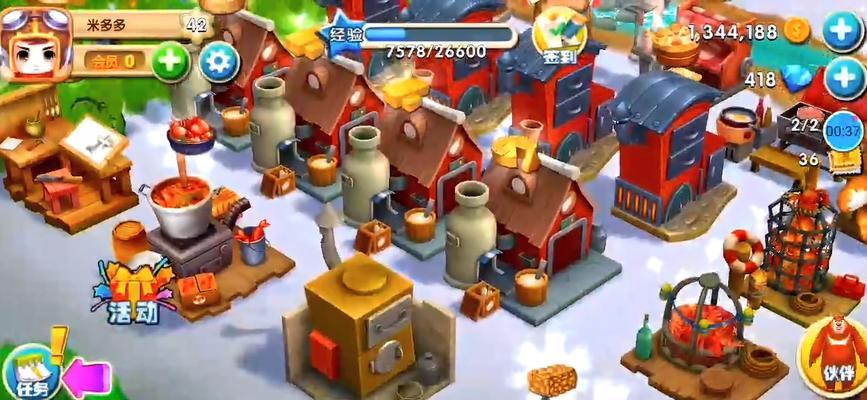Select the 00:37 blue timer icon
The height and width of the screenshot is (400, 867).
pos(845,130)
